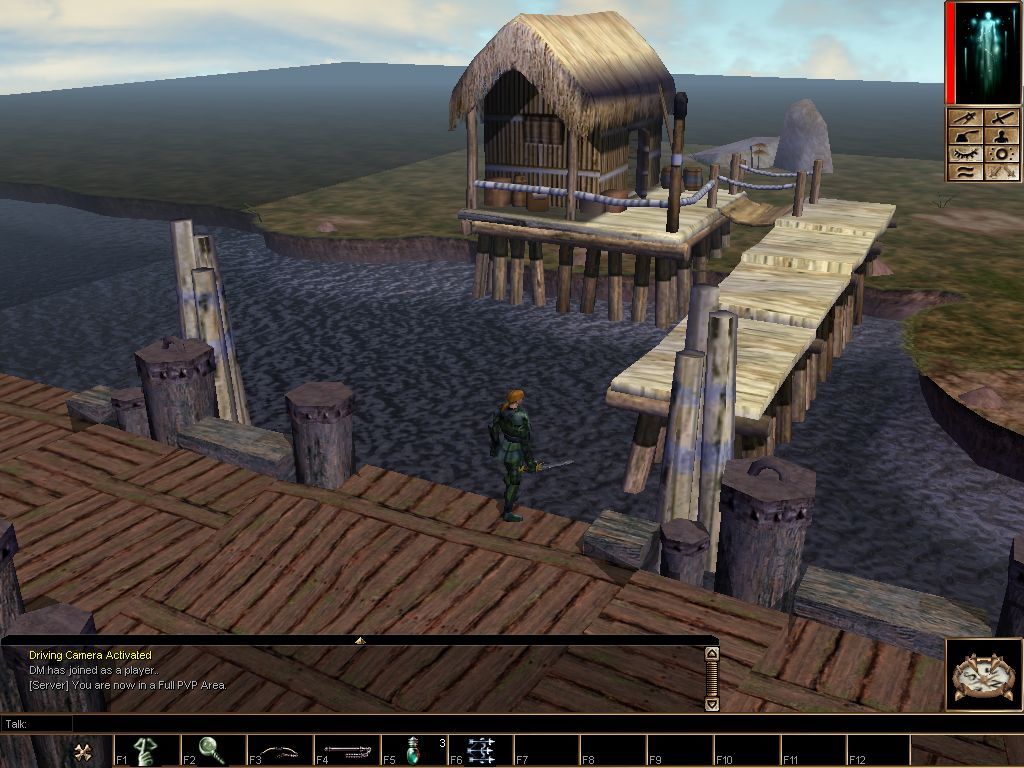1024x768 pixels.
Task: Equip the bow from quickslot F3
Action: (x=280, y=750)
